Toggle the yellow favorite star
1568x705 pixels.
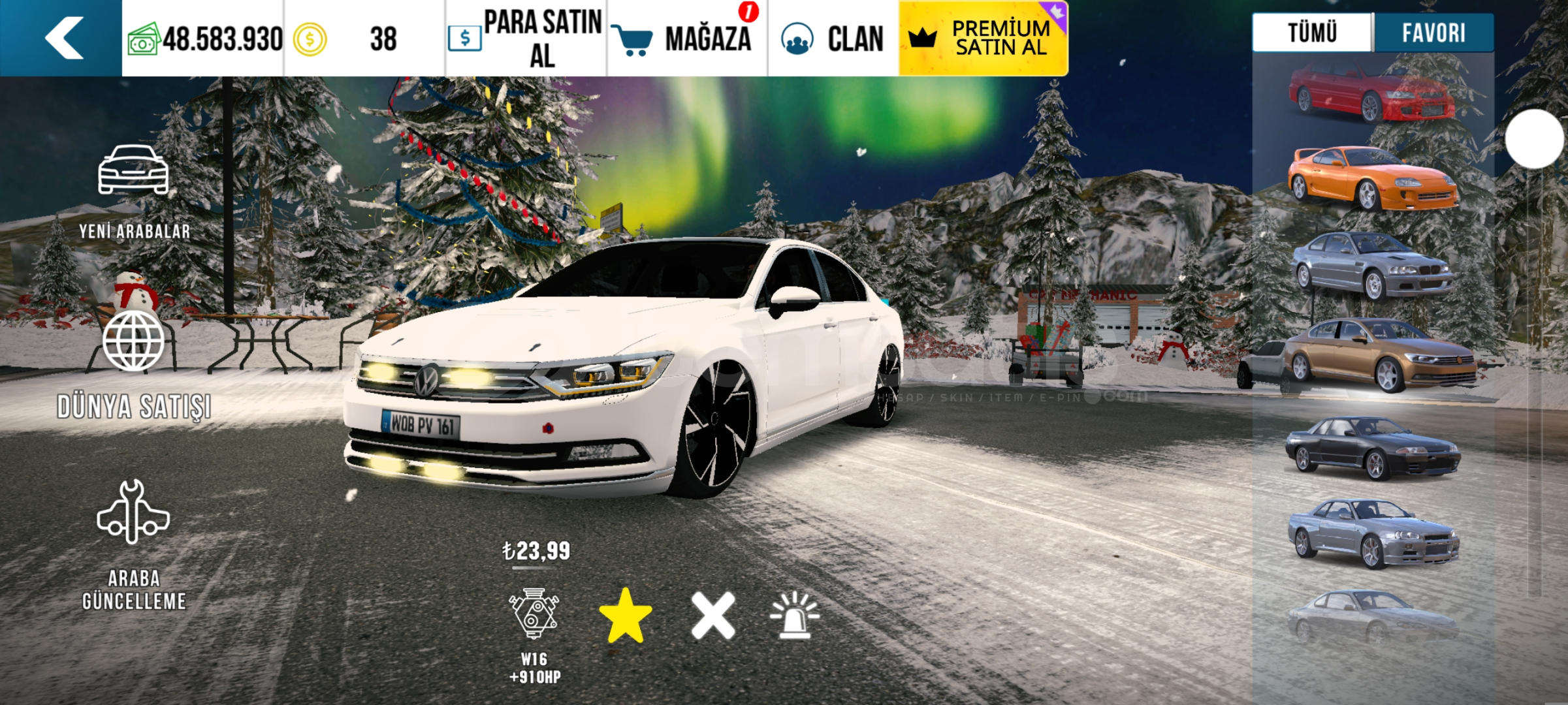click(x=625, y=615)
